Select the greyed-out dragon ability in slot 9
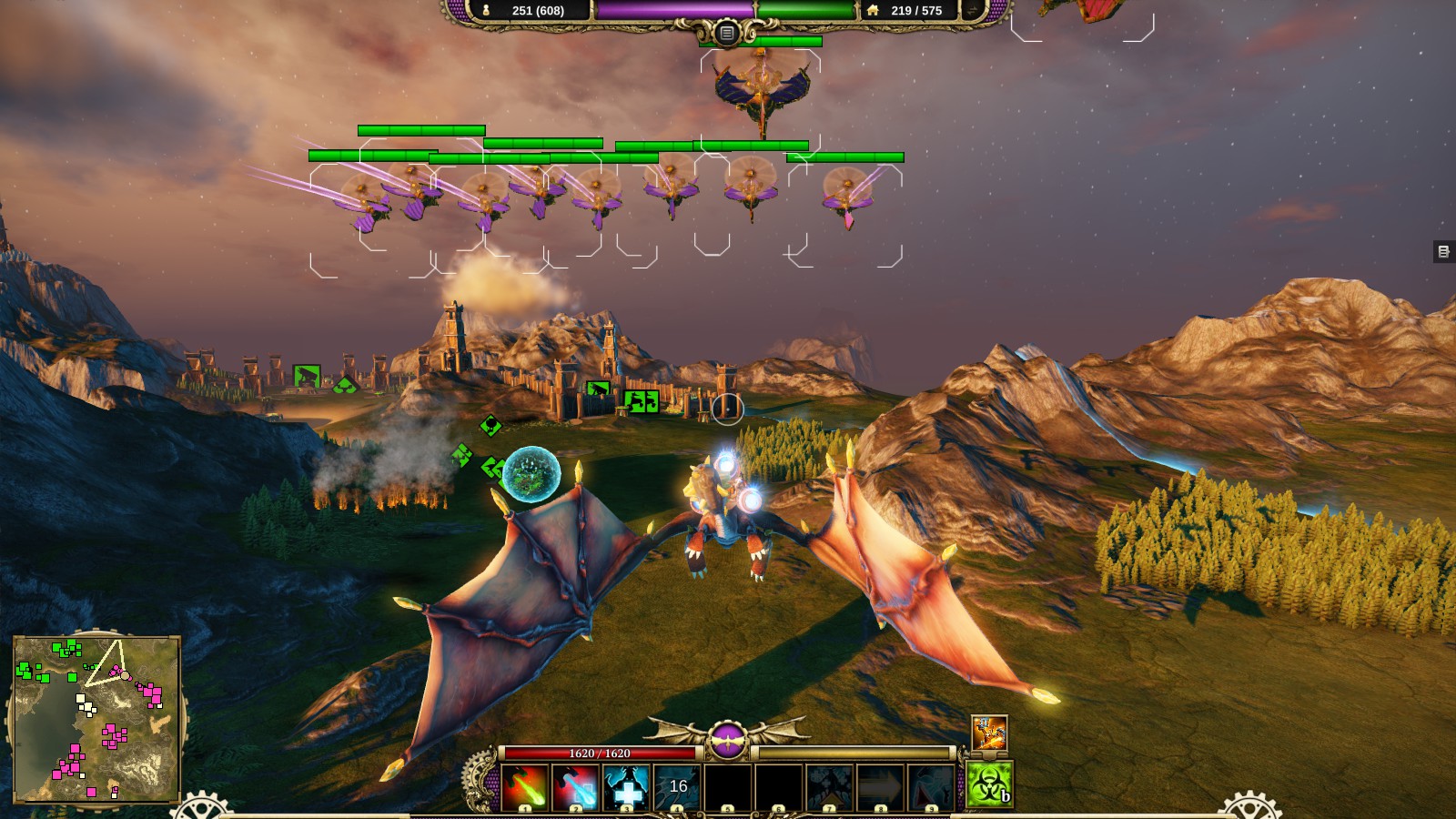This screenshot has height=819, width=1456. (x=932, y=786)
